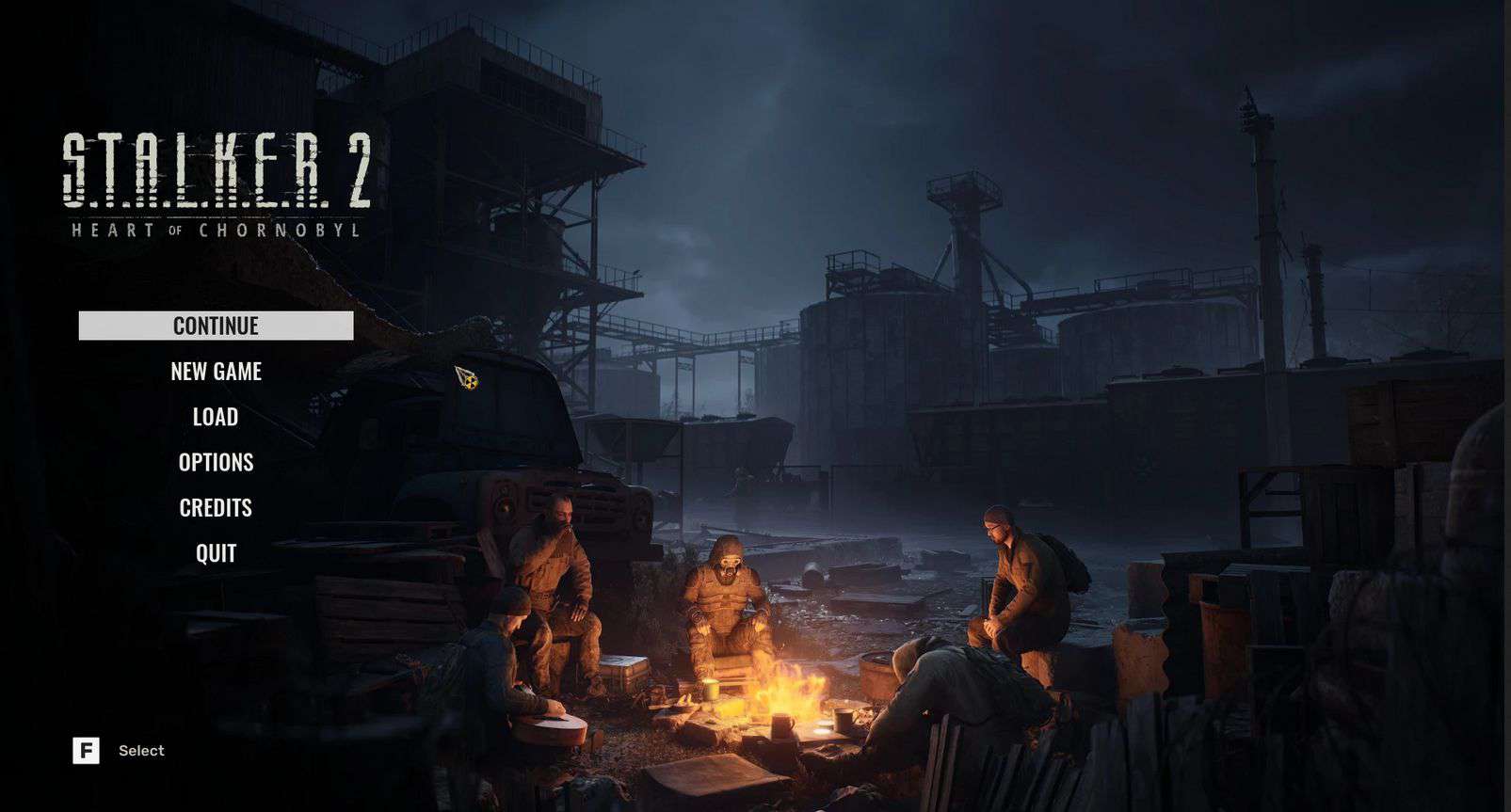
Task: View the Credits
Action: [x=216, y=508]
